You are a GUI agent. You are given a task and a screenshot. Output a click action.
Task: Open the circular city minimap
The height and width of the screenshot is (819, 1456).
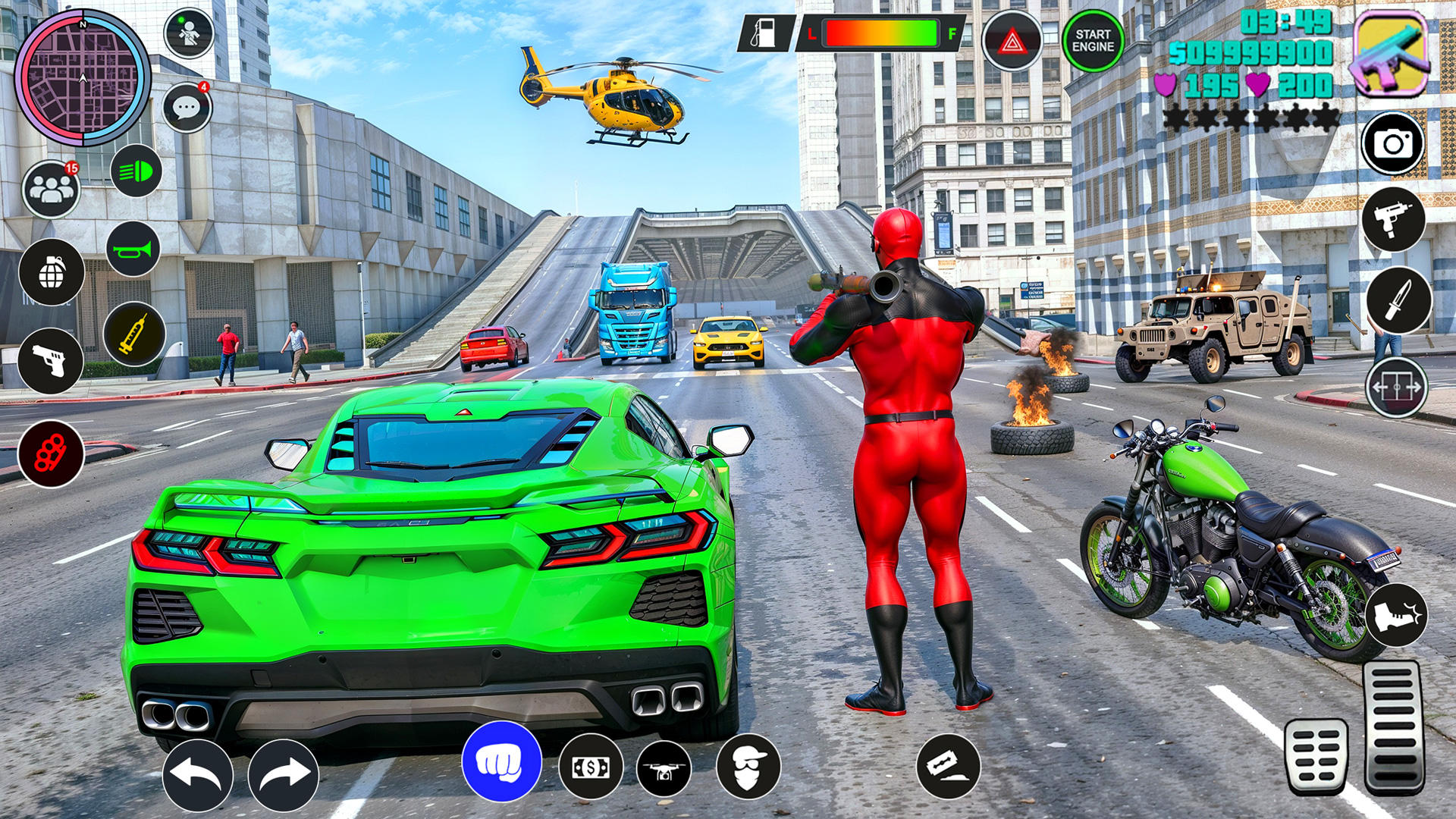(x=83, y=77)
